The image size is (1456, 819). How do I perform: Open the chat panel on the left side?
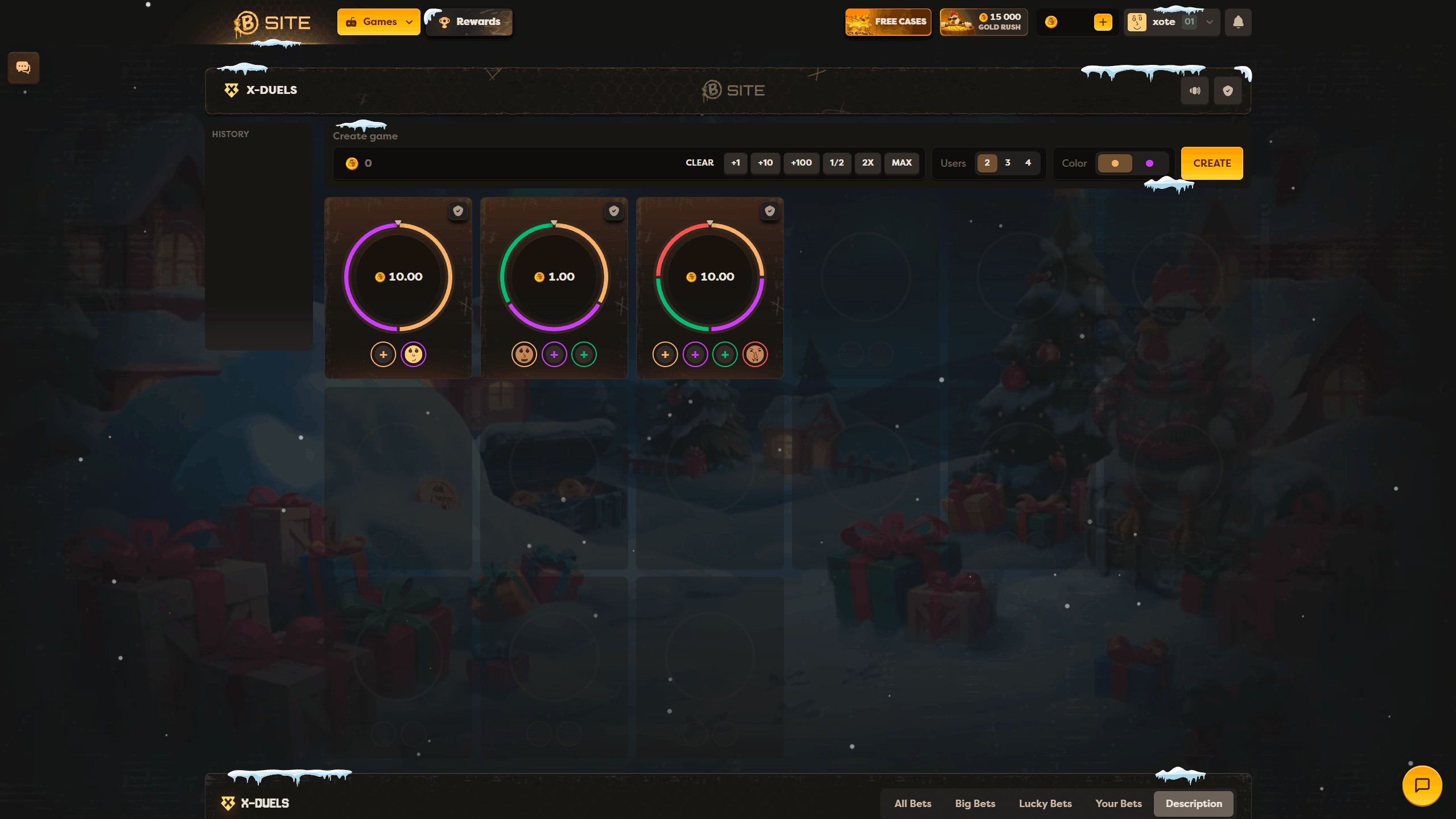pos(23,67)
